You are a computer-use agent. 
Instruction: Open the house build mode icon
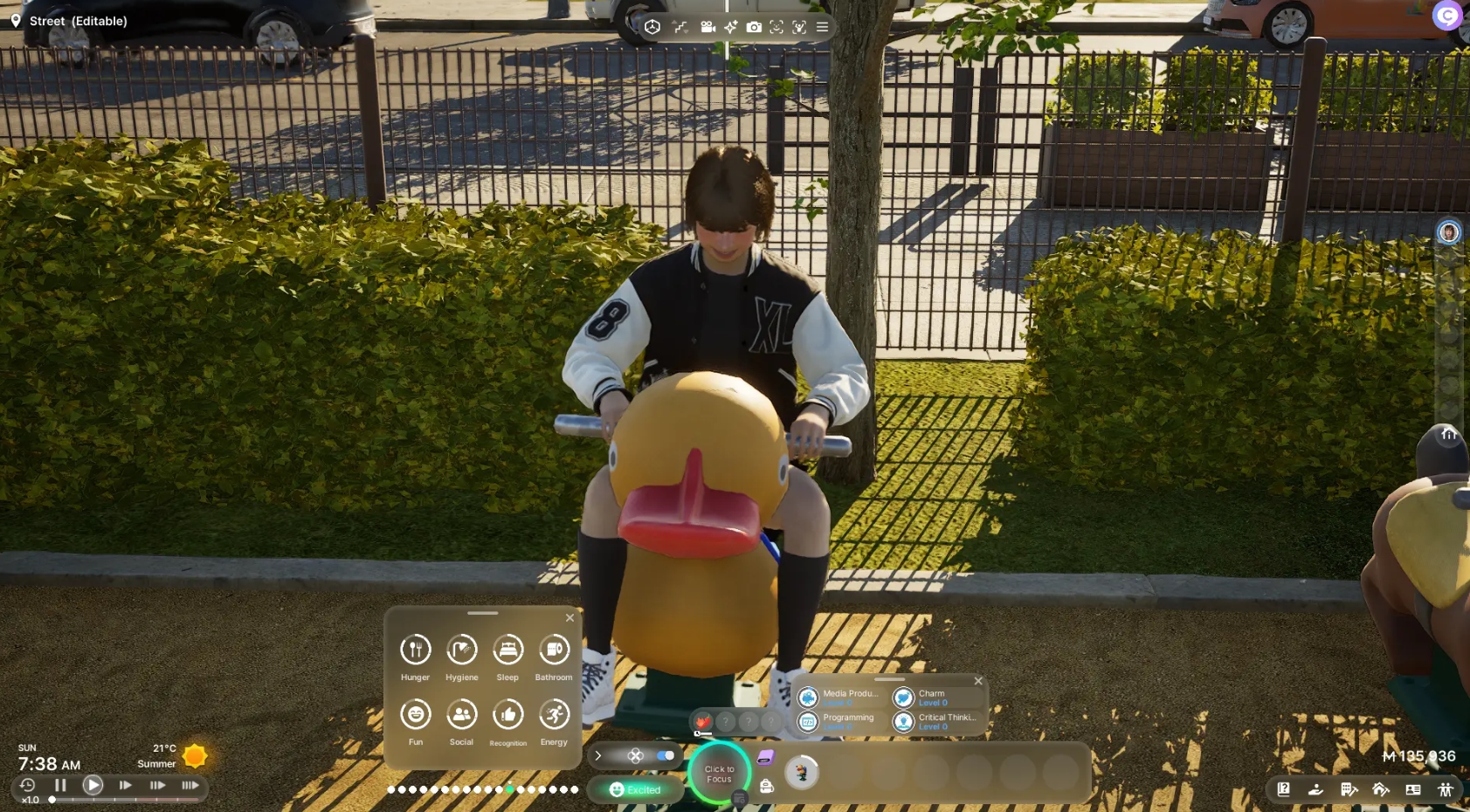[x=1381, y=789]
